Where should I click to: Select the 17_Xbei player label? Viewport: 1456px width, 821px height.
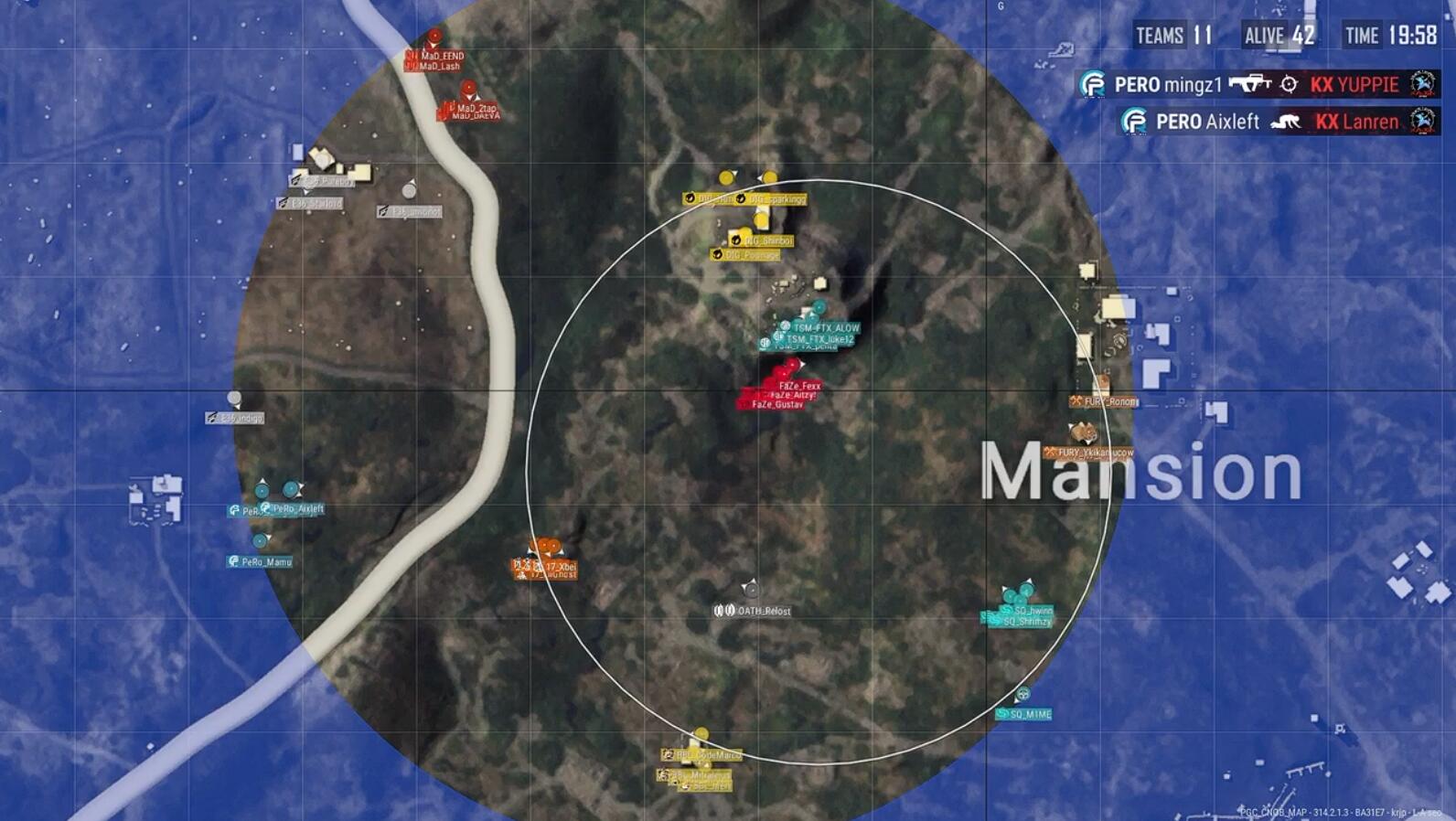560,567
